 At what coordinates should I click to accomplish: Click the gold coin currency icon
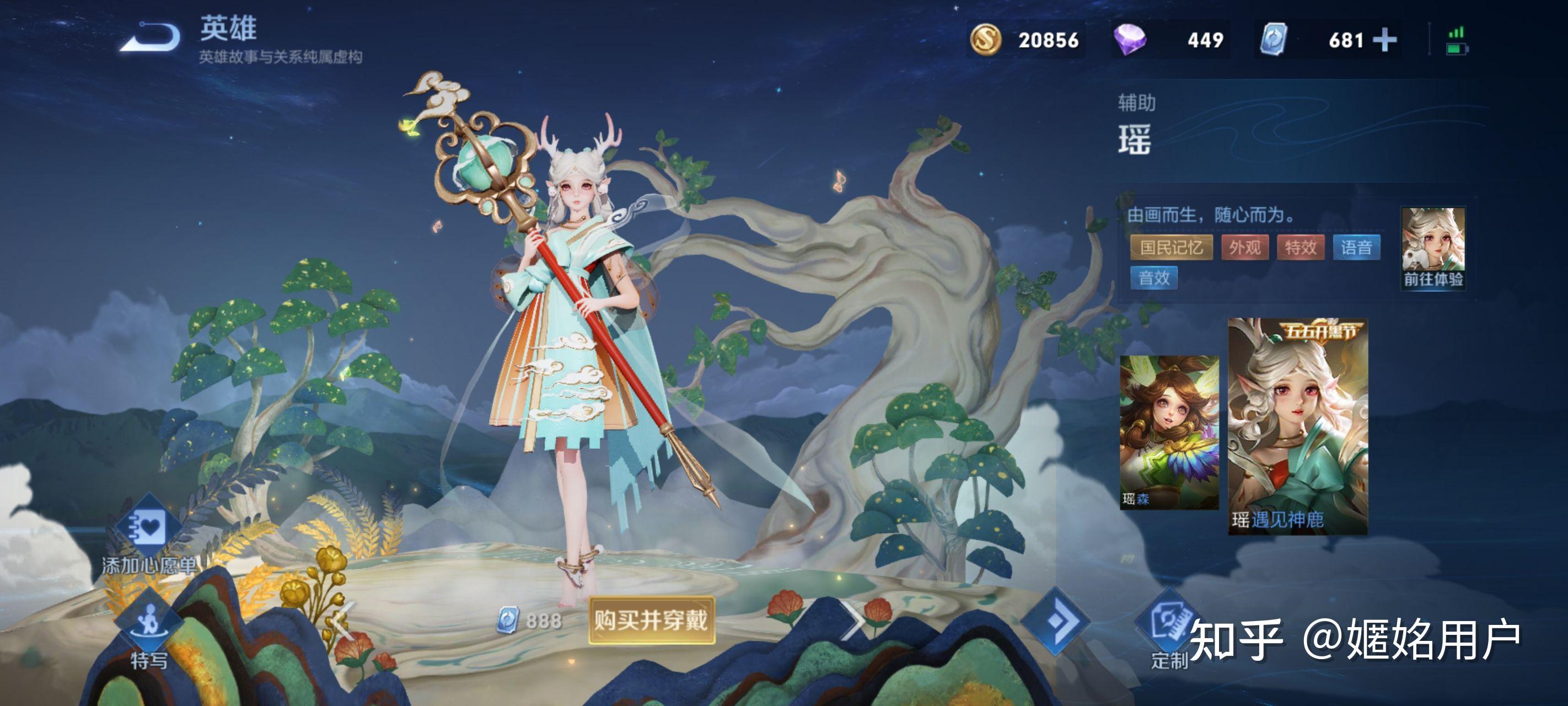[x=985, y=40]
